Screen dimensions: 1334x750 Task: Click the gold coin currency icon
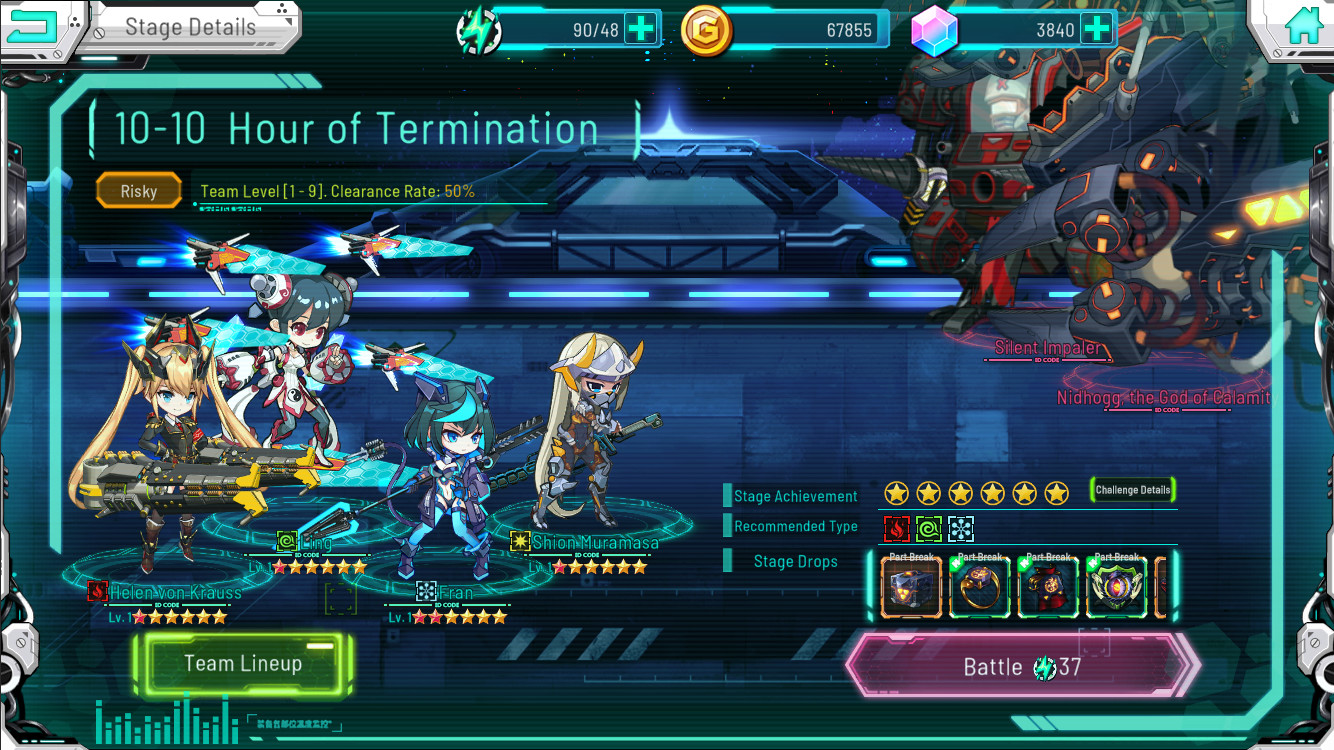706,28
